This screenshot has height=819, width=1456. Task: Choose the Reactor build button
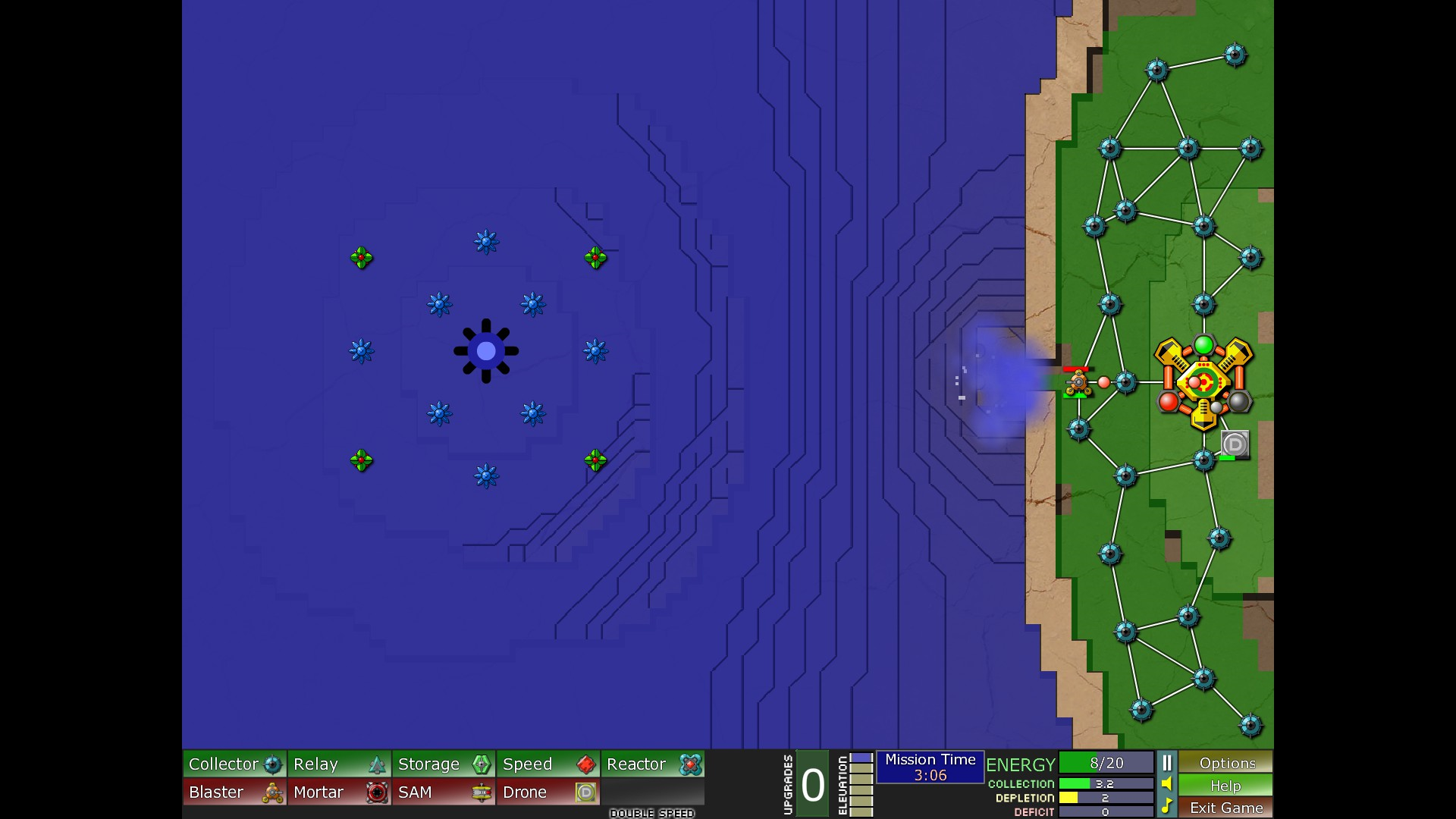[653, 764]
